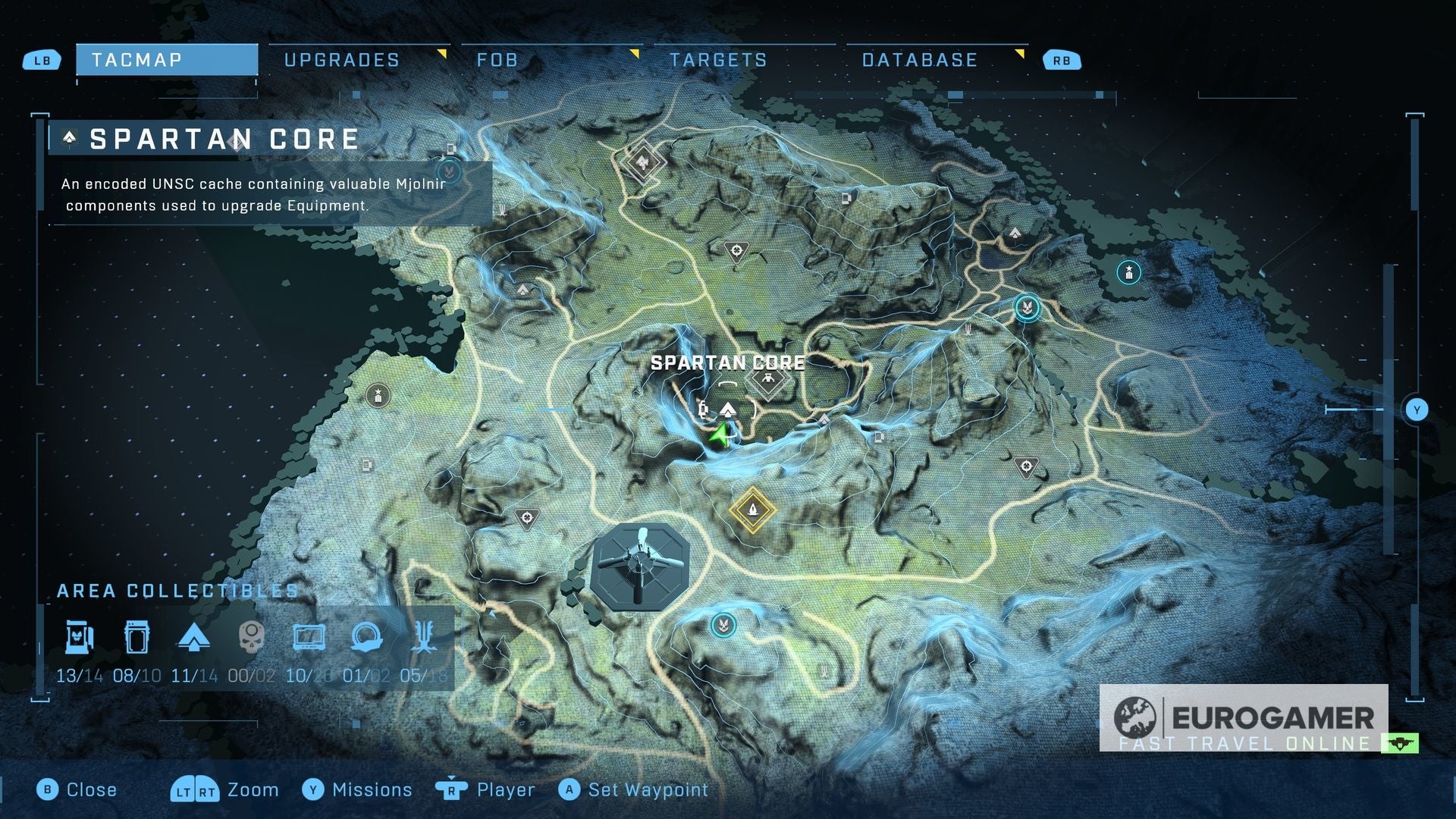Image resolution: width=1456 pixels, height=819 pixels.
Task: Open the DATABASE tab
Action: coord(918,59)
